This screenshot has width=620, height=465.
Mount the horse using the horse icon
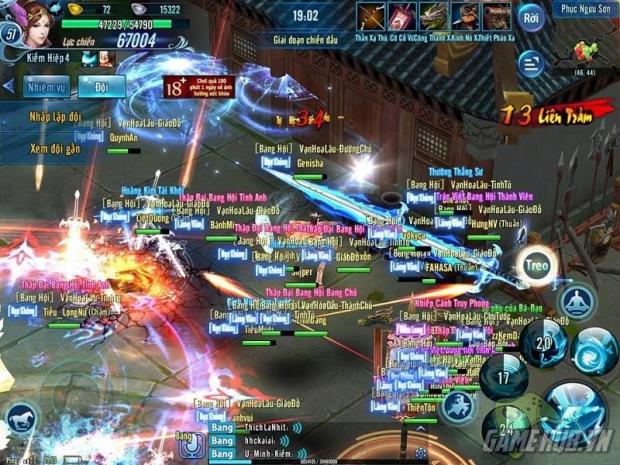[20, 421]
